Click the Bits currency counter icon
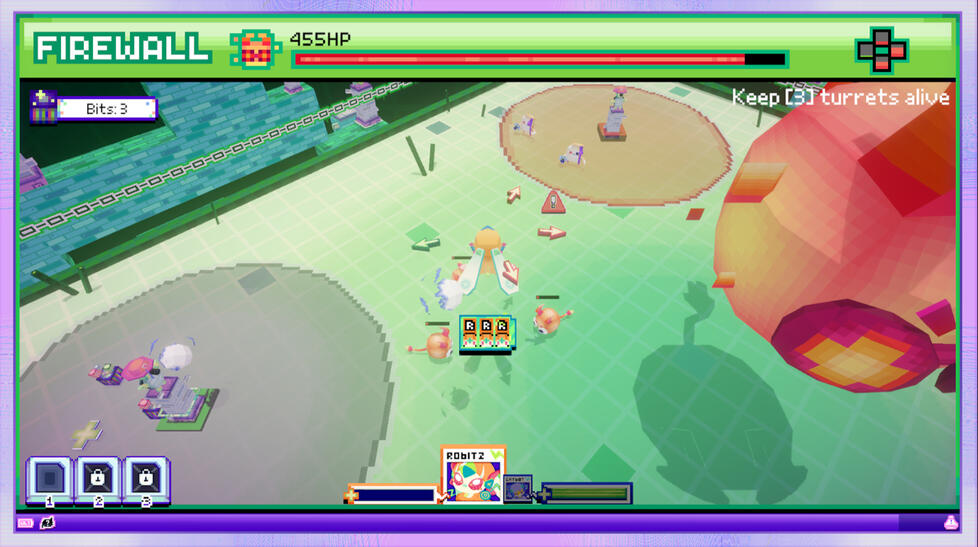The height and width of the screenshot is (547, 978). pyautogui.click(x=43, y=107)
